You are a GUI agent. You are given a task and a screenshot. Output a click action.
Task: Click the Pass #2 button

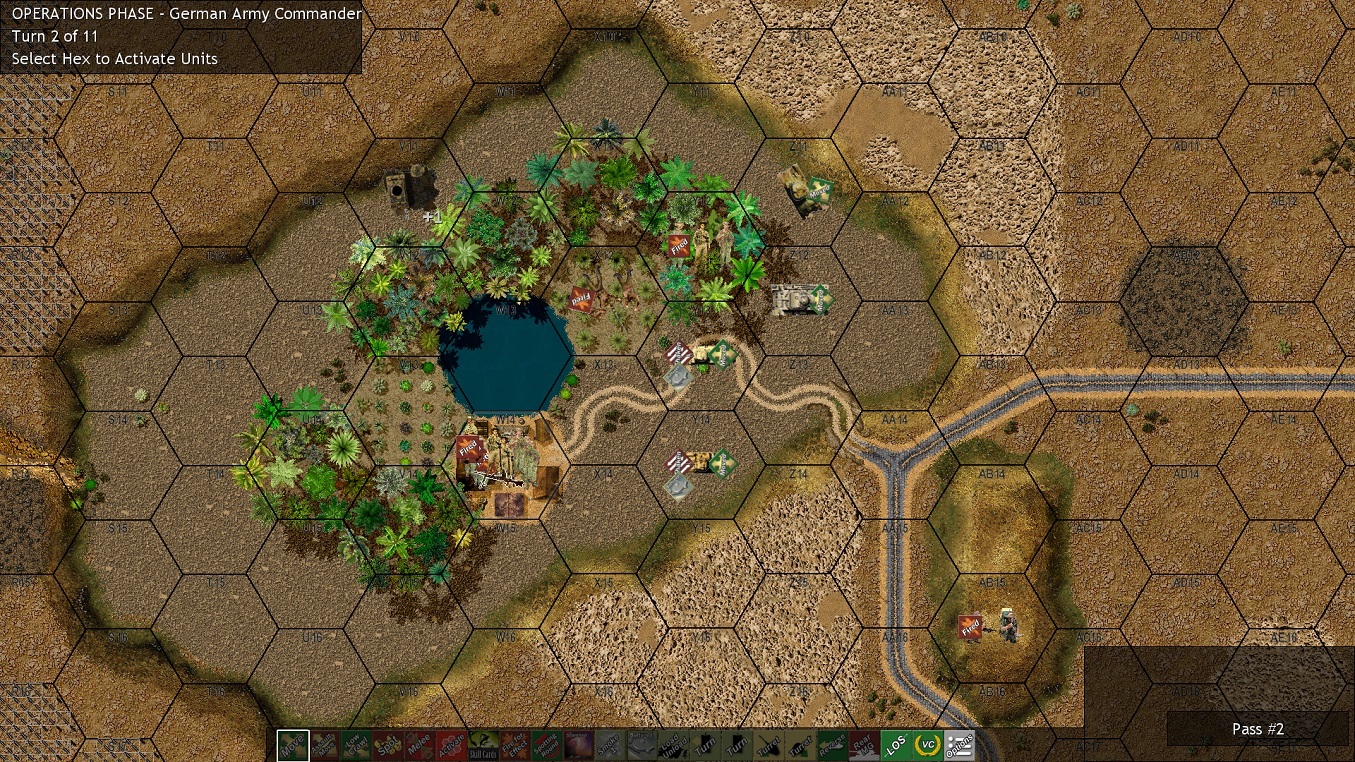coord(1257,729)
